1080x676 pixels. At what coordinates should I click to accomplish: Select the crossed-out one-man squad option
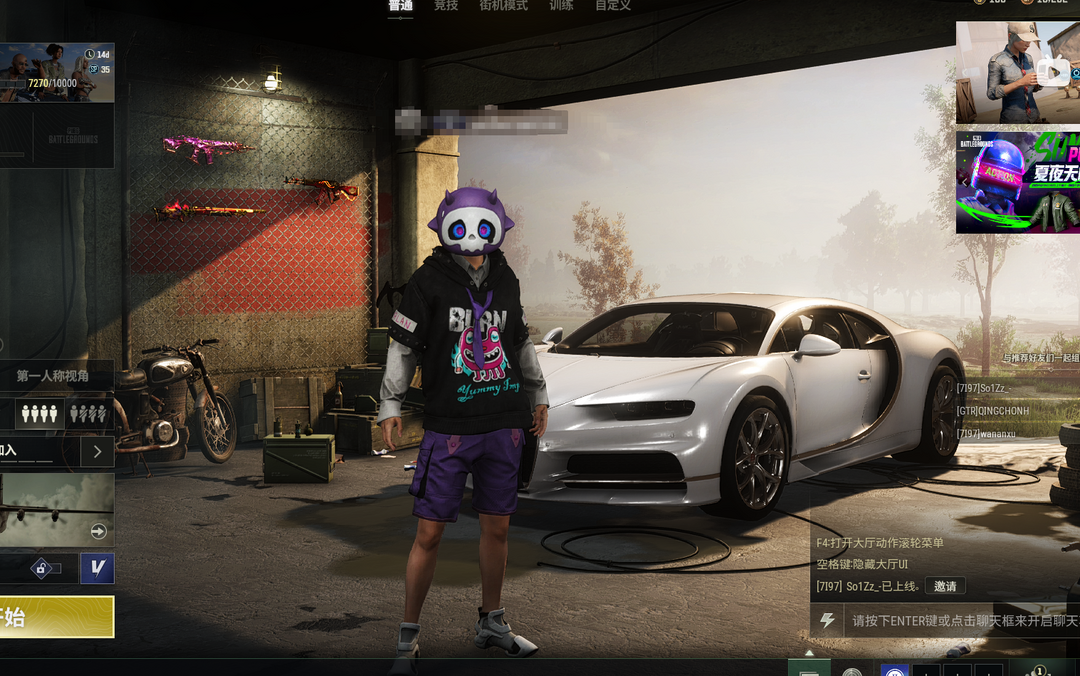tap(87, 413)
